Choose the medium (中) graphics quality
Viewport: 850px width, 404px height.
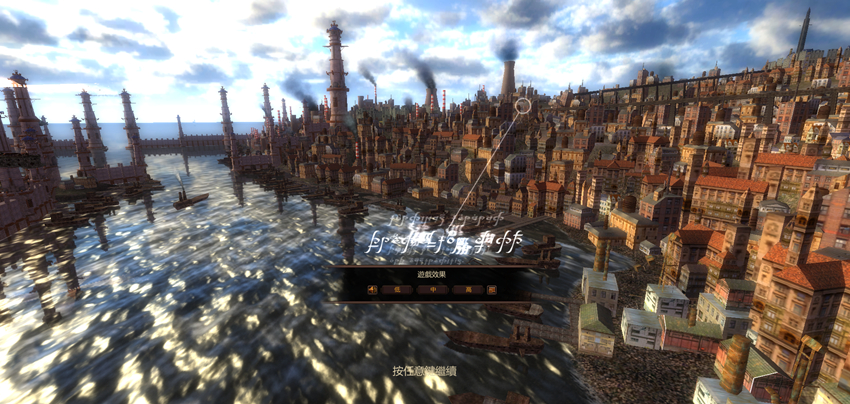[x=432, y=289]
